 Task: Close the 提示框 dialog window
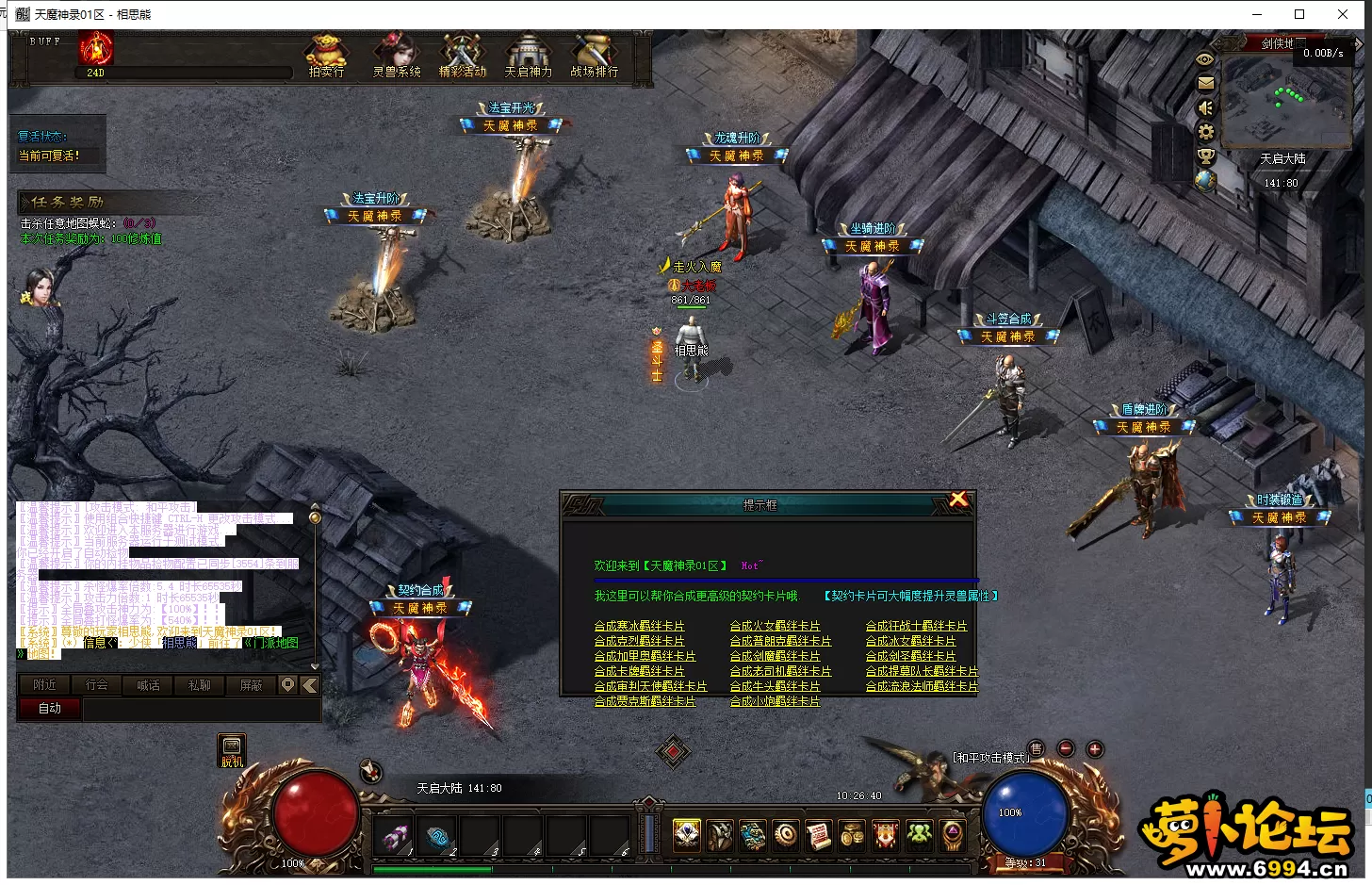click(958, 500)
